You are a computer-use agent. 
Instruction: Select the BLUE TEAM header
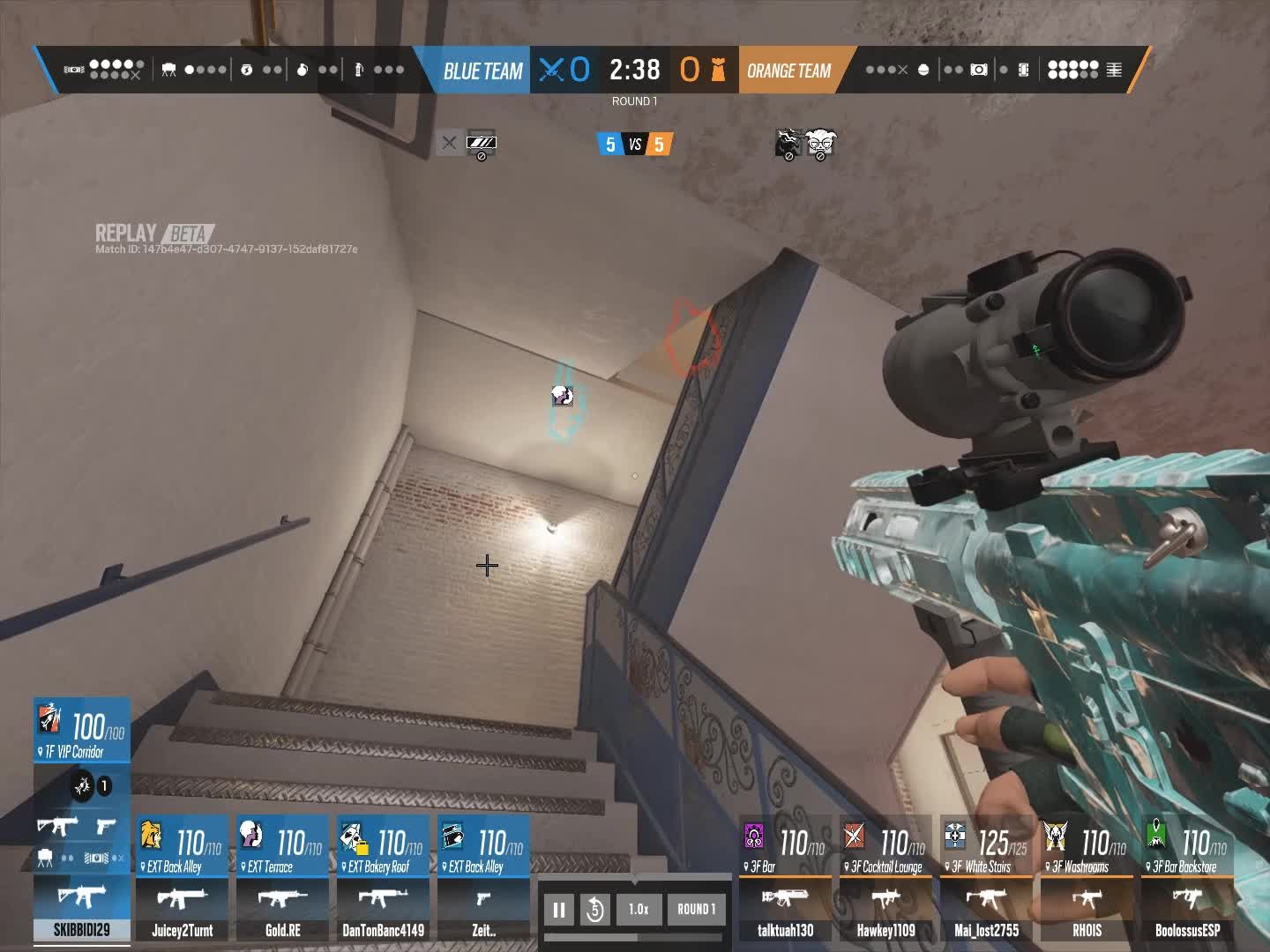(482, 70)
